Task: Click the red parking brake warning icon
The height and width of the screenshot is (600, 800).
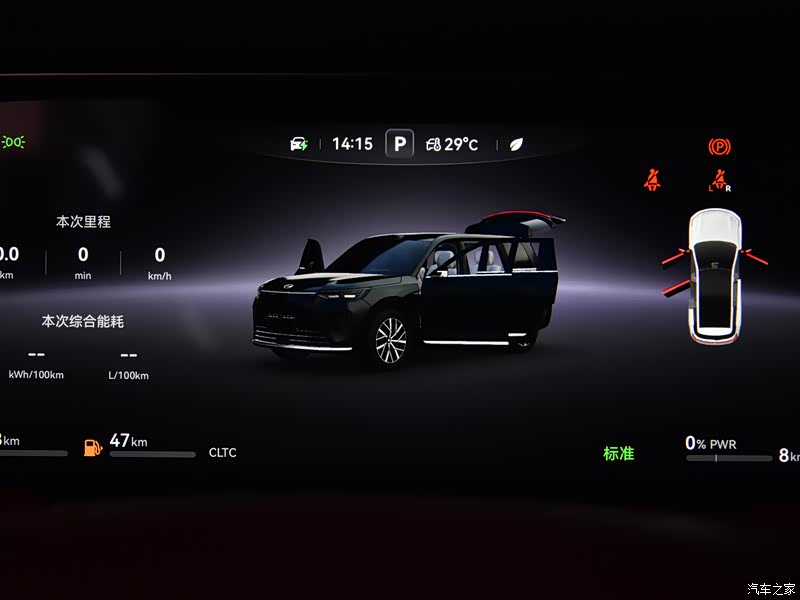Action: click(x=719, y=147)
